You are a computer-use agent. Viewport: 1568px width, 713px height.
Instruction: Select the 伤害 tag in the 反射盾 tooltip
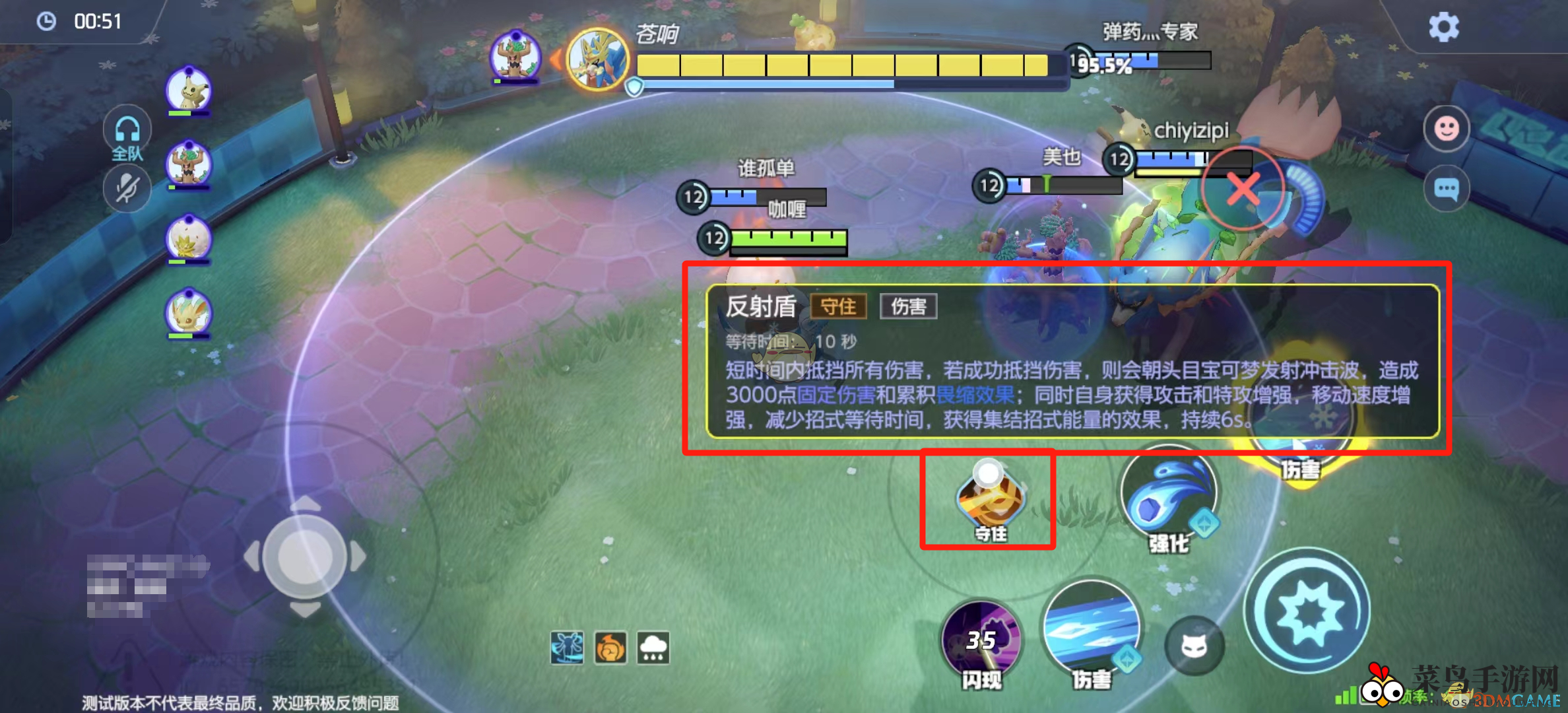[909, 306]
